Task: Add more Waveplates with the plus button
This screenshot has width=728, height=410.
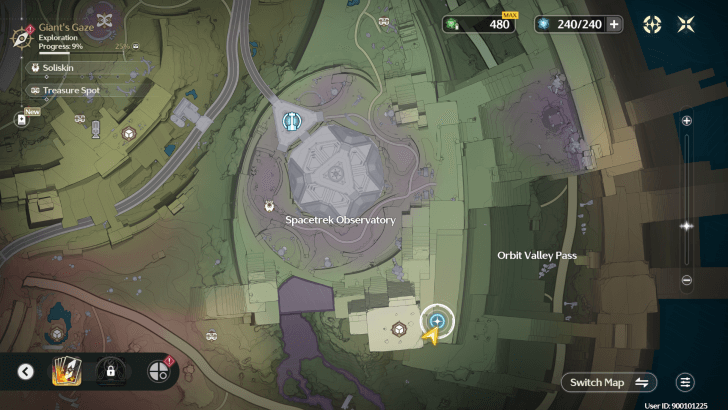Action: pyautogui.click(x=614, y=24)
